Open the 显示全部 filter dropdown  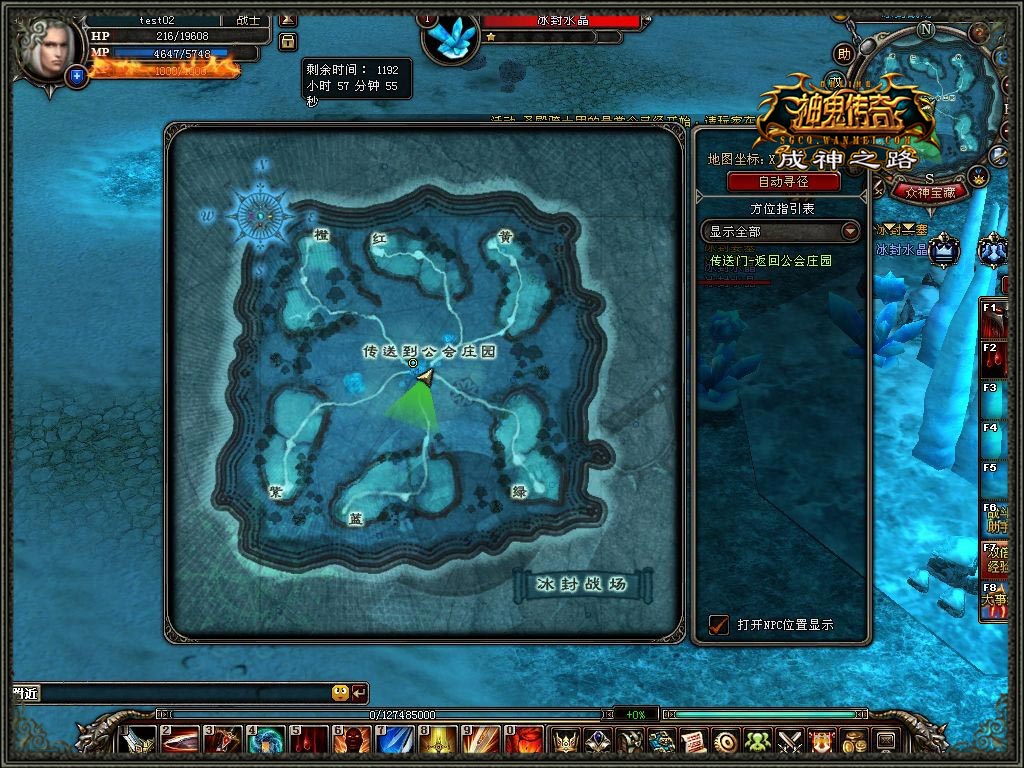coord(780,231)
